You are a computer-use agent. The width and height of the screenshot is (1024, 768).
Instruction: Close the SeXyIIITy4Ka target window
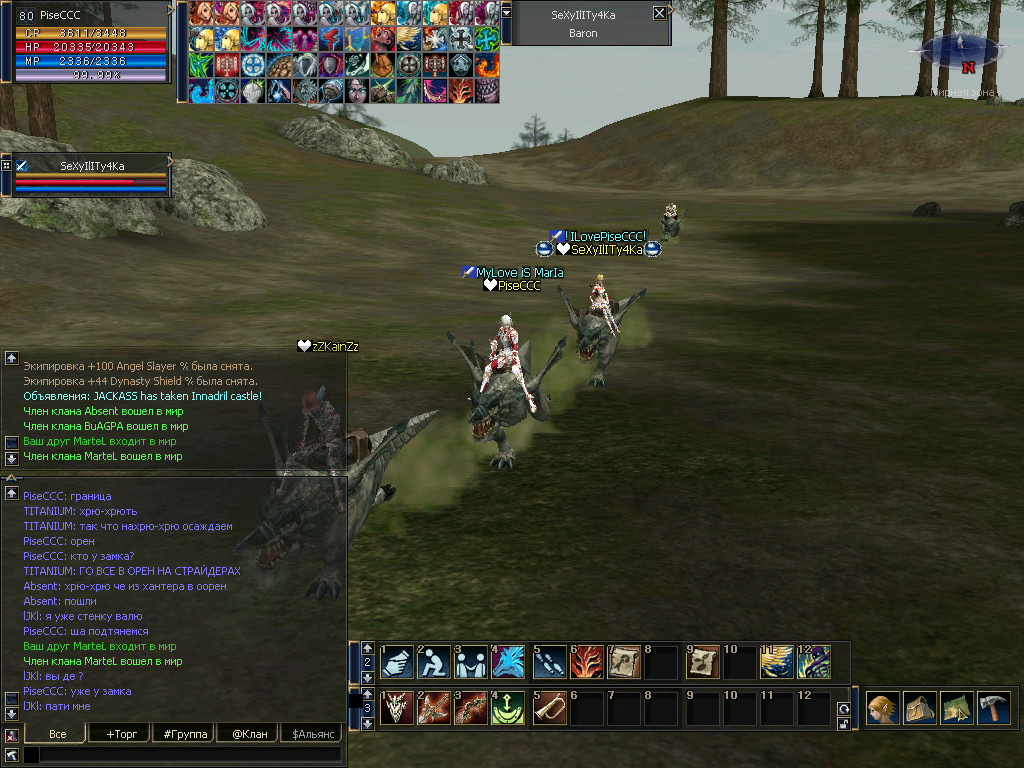[x=659, y=14]
